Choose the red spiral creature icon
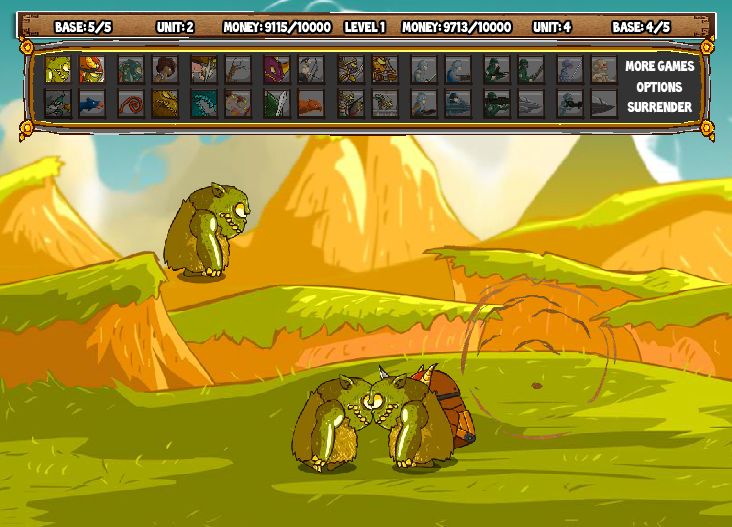This screenshot has width=732, height=527. pyautogui.click(x=130, y=103)
